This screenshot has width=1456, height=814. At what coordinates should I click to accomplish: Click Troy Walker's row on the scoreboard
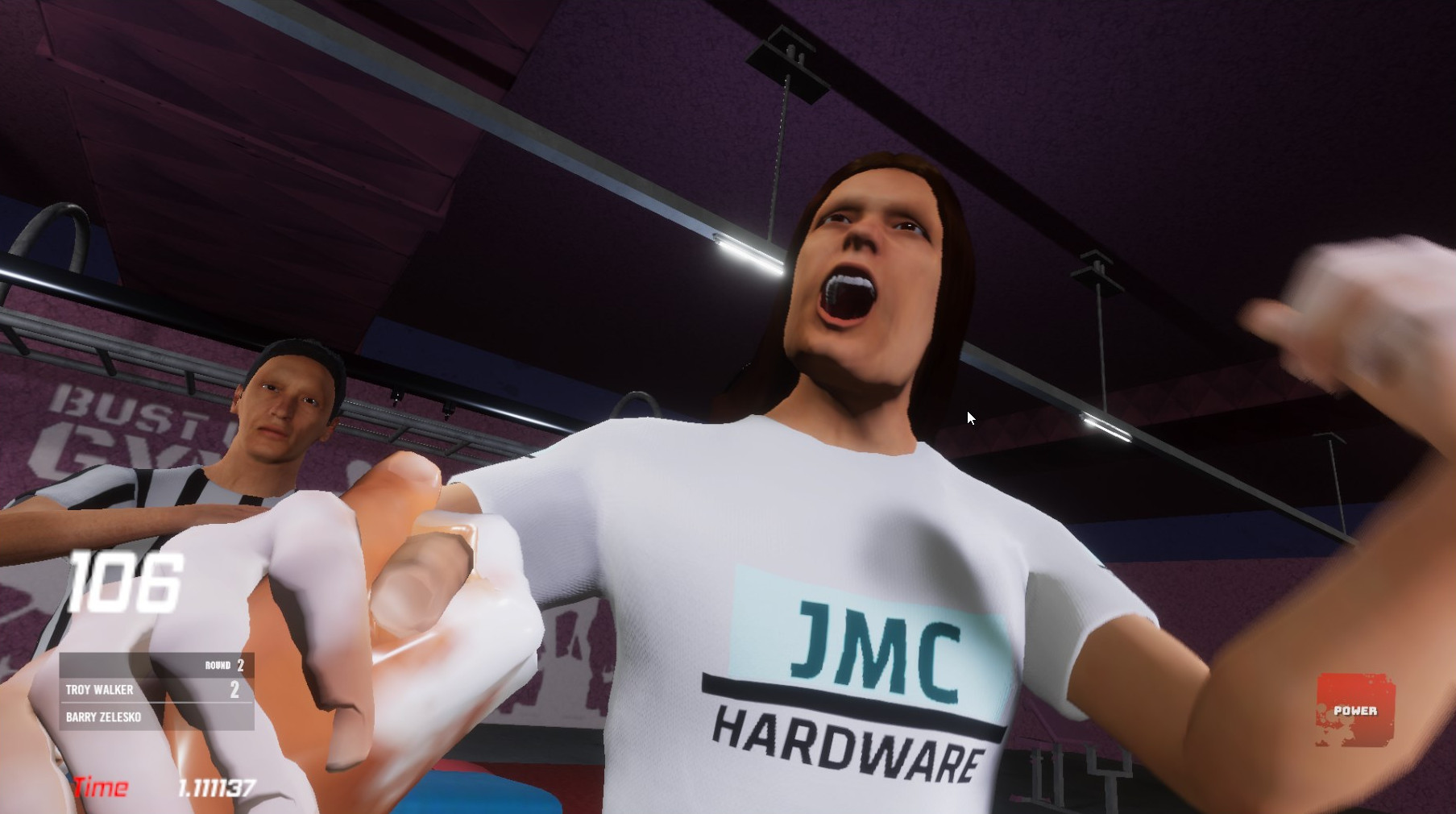point(153,690)
